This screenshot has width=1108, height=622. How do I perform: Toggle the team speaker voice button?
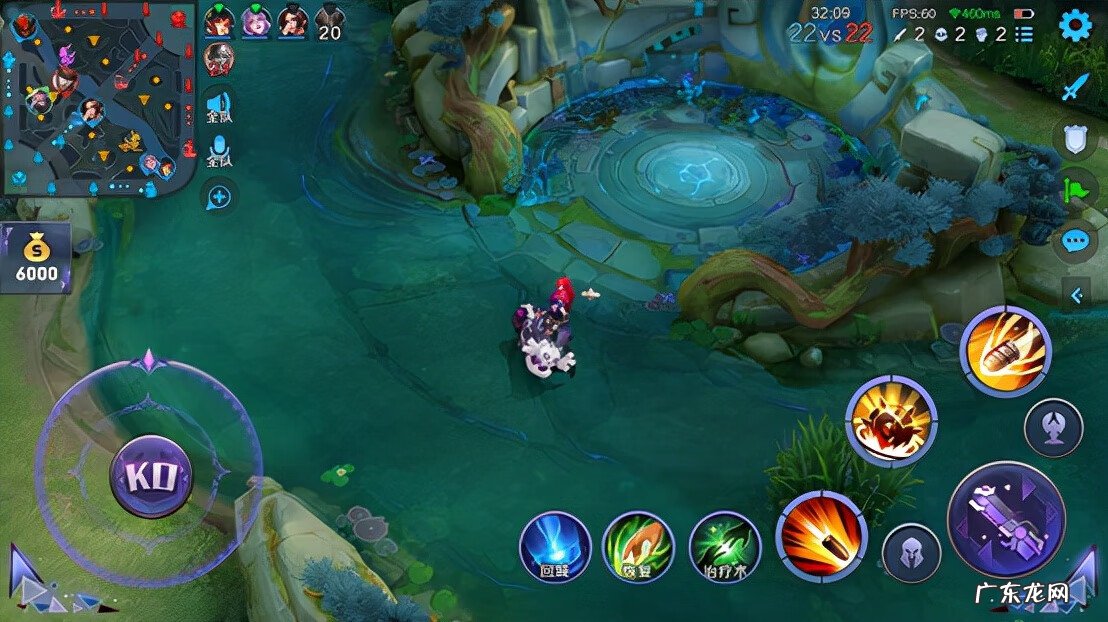pos(218,107)
